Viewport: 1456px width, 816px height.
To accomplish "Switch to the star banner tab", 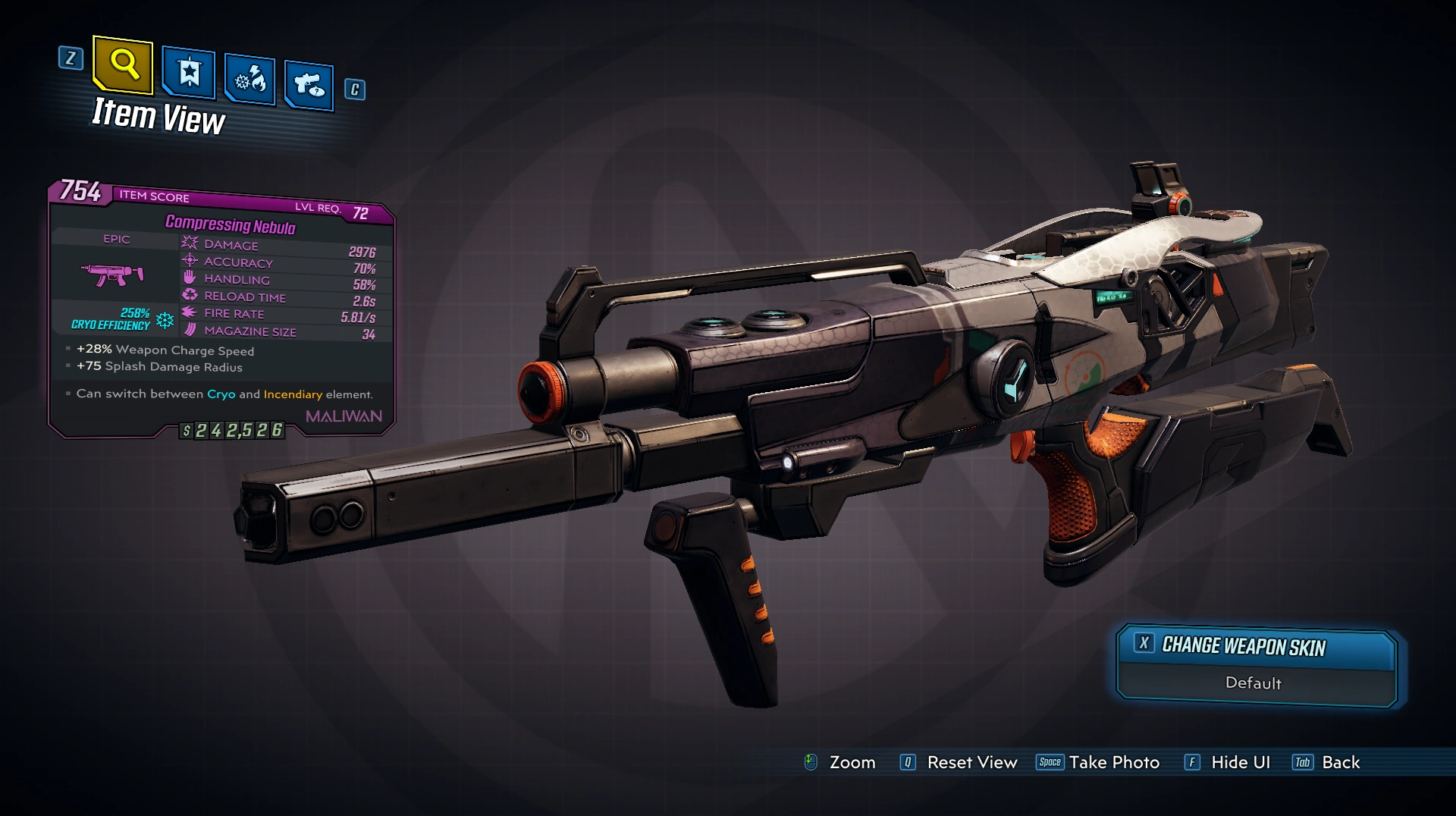I will click(189, 74).
